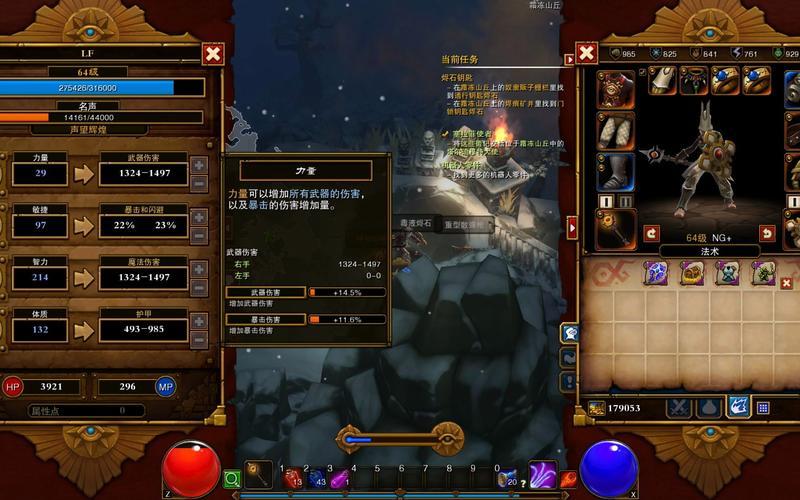The width and height of the screenshot is (800, 500).
Task: Use the purple item in hotbar slot 3
Action: pos(341,479)
